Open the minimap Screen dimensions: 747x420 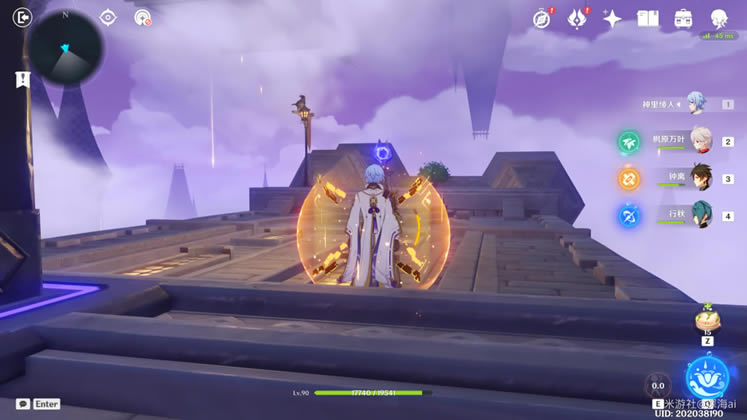[x=65, y=47]
